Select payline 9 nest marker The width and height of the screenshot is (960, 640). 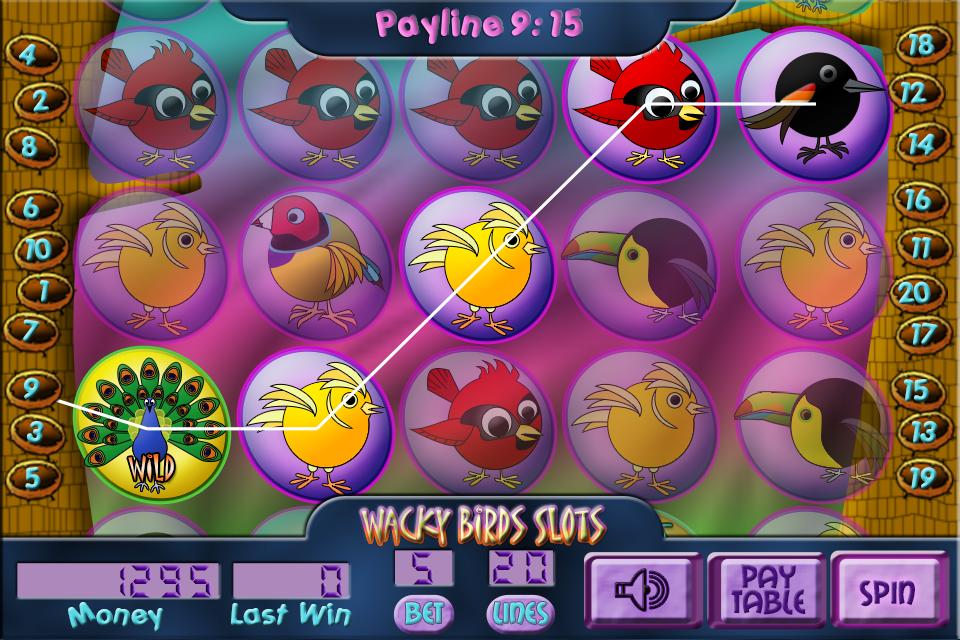point(32,388)
